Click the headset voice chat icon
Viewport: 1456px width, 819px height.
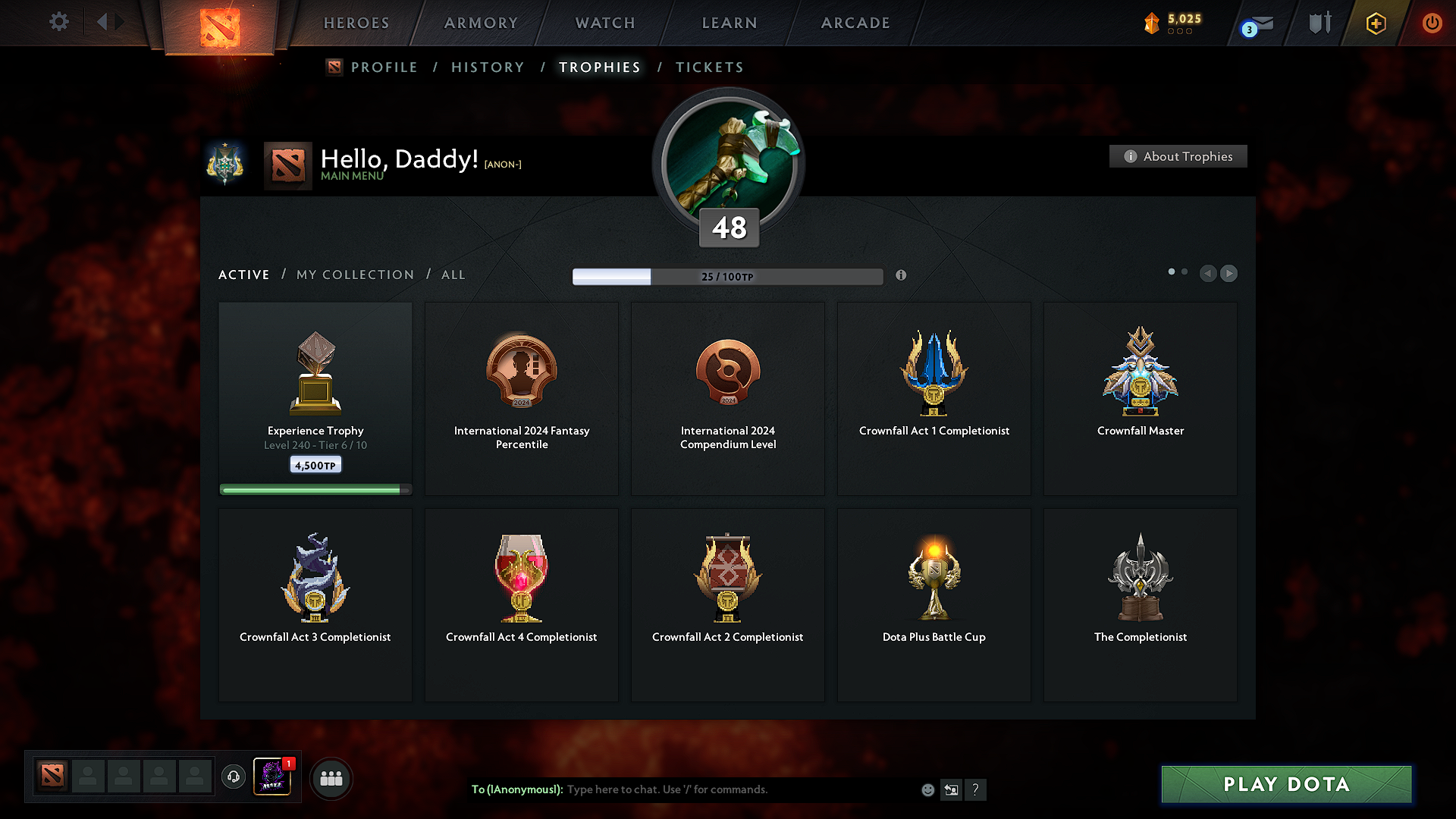[x=234, y=778]
